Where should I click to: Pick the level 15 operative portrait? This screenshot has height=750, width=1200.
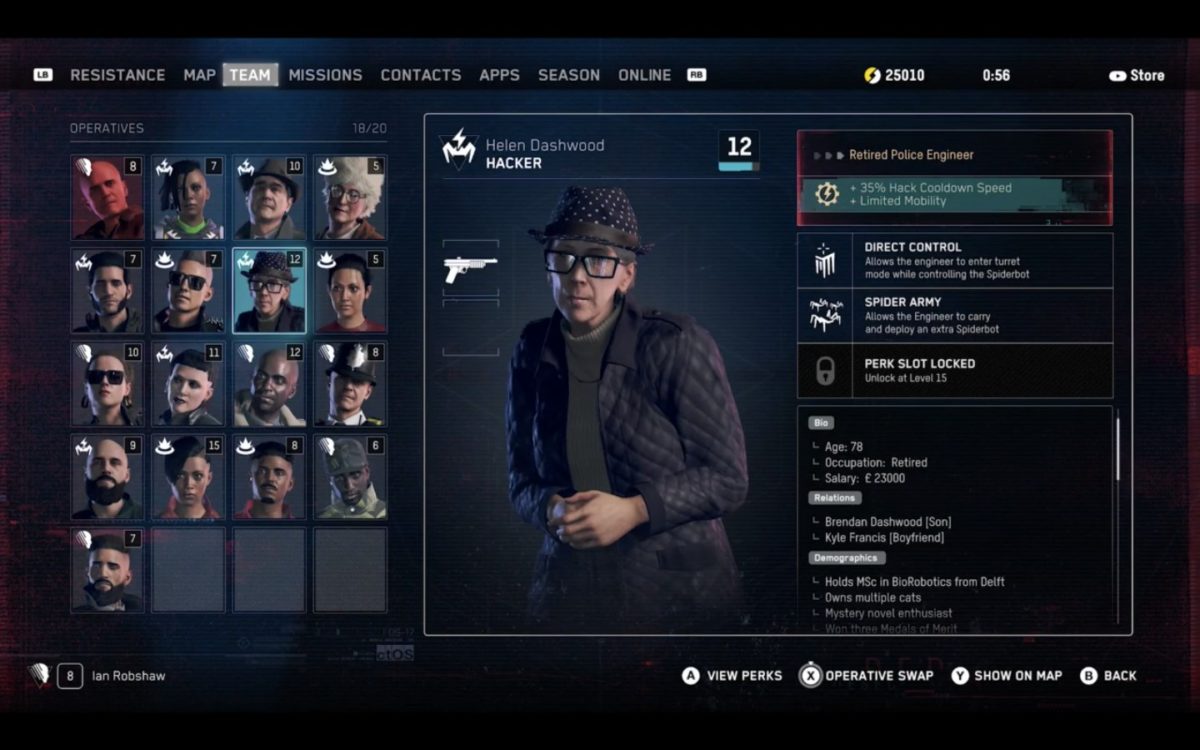pos(188,476)
